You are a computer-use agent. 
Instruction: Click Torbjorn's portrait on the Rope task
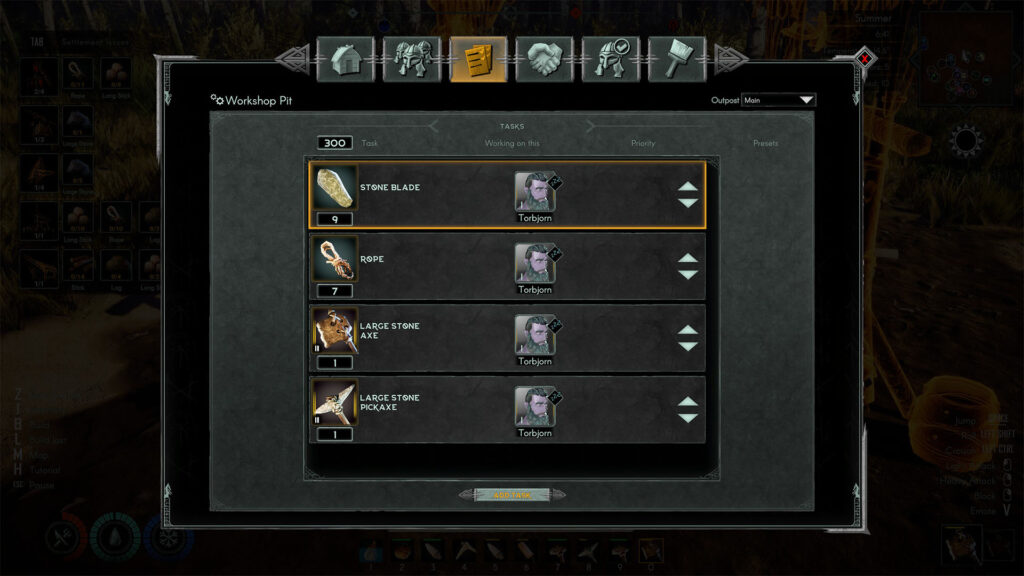[x=535, y=263]
